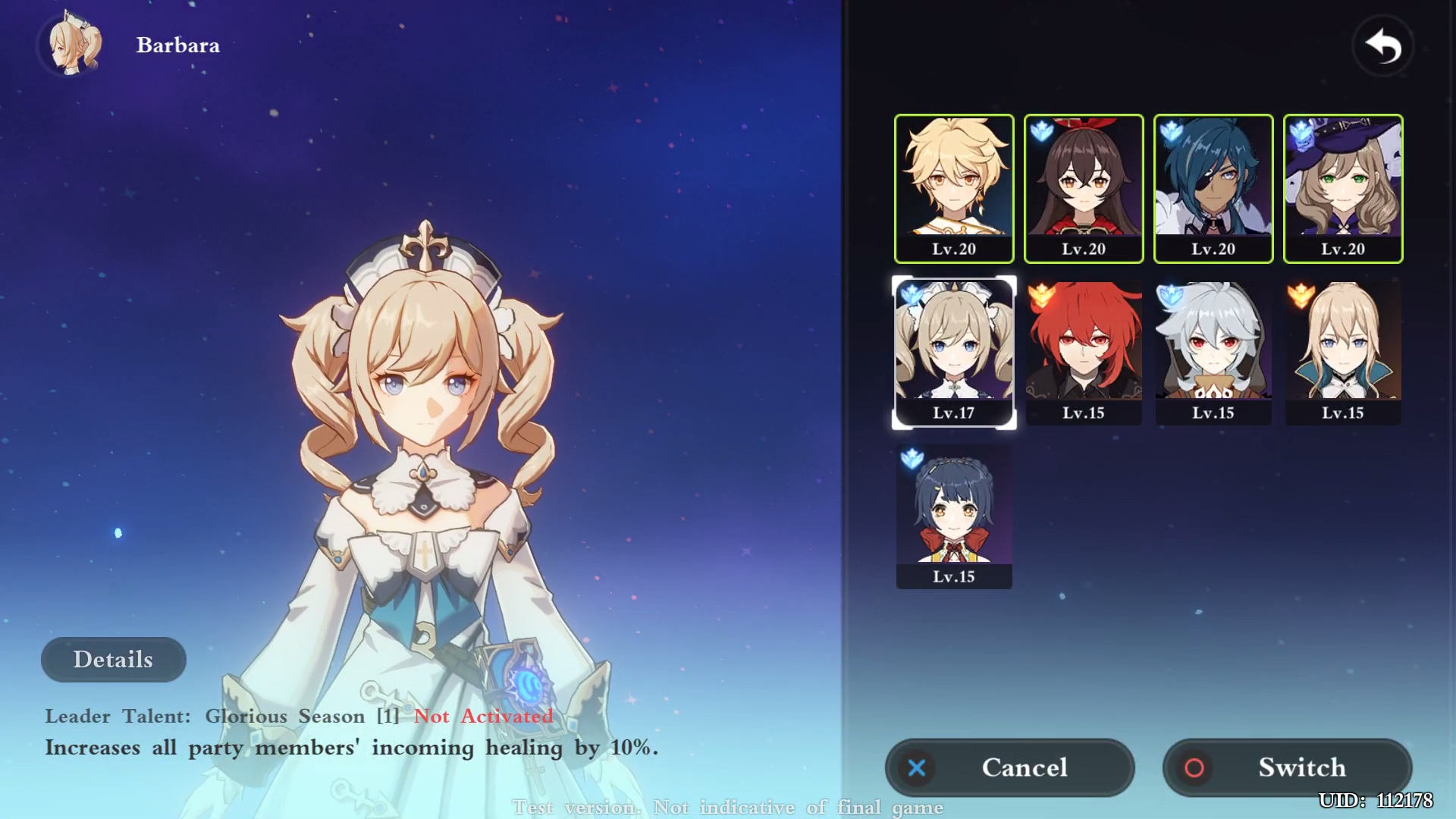Click the Not Activated talent status label
Screen dimensions: 1456x819
click(x=483, y=716)
